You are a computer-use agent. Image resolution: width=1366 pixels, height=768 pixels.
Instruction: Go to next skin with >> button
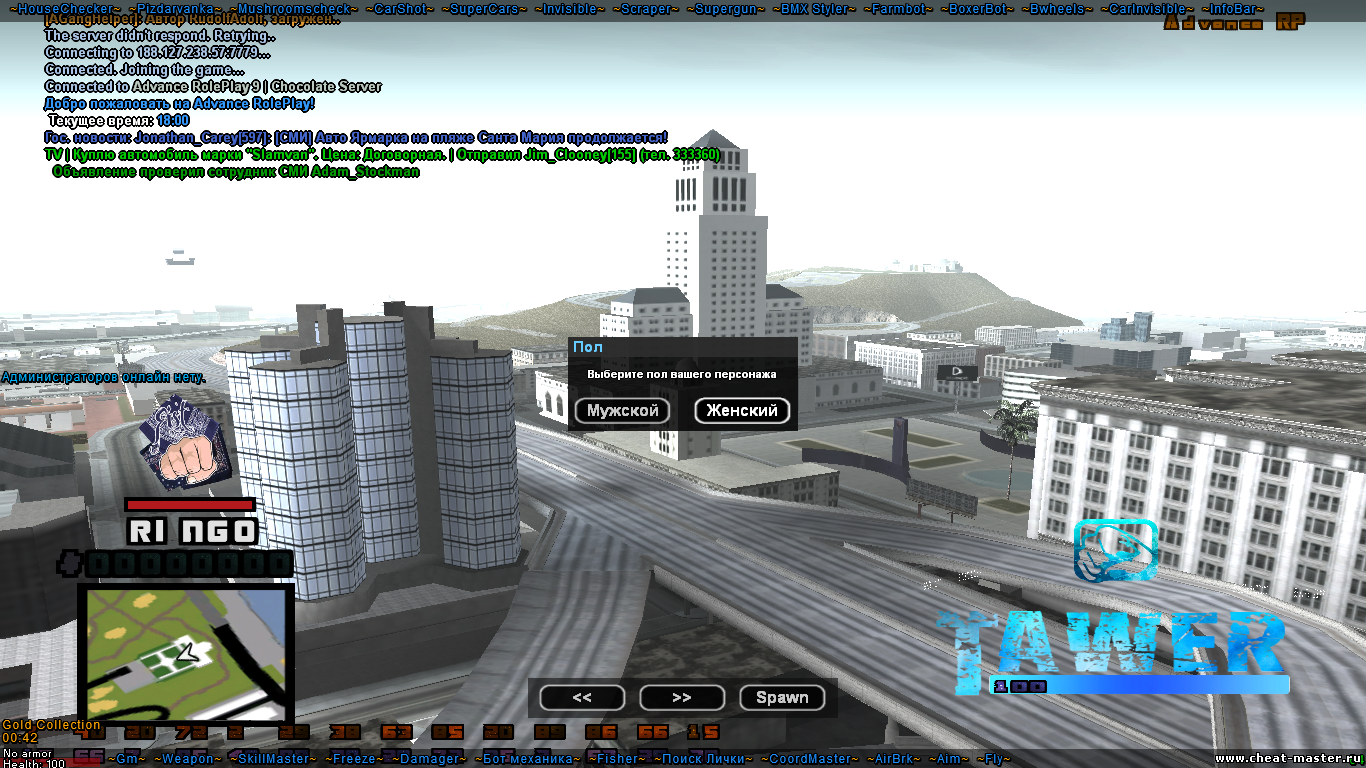tap(682, 698)
